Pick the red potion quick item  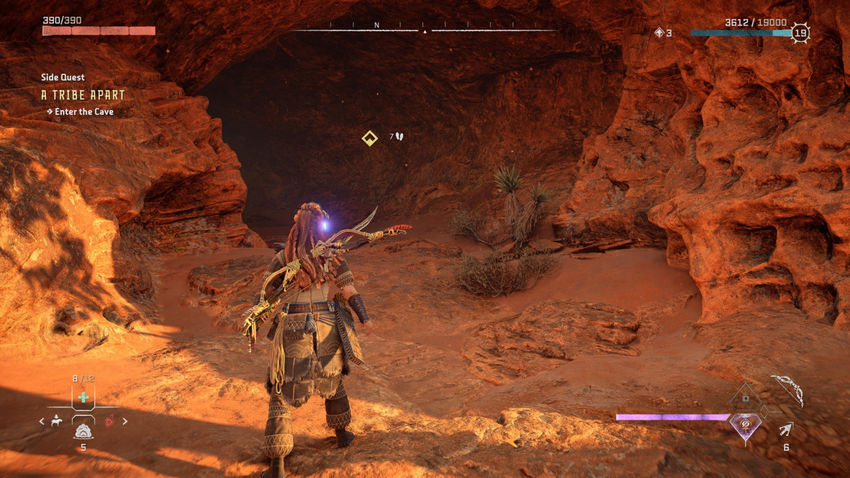pos(110,421)
